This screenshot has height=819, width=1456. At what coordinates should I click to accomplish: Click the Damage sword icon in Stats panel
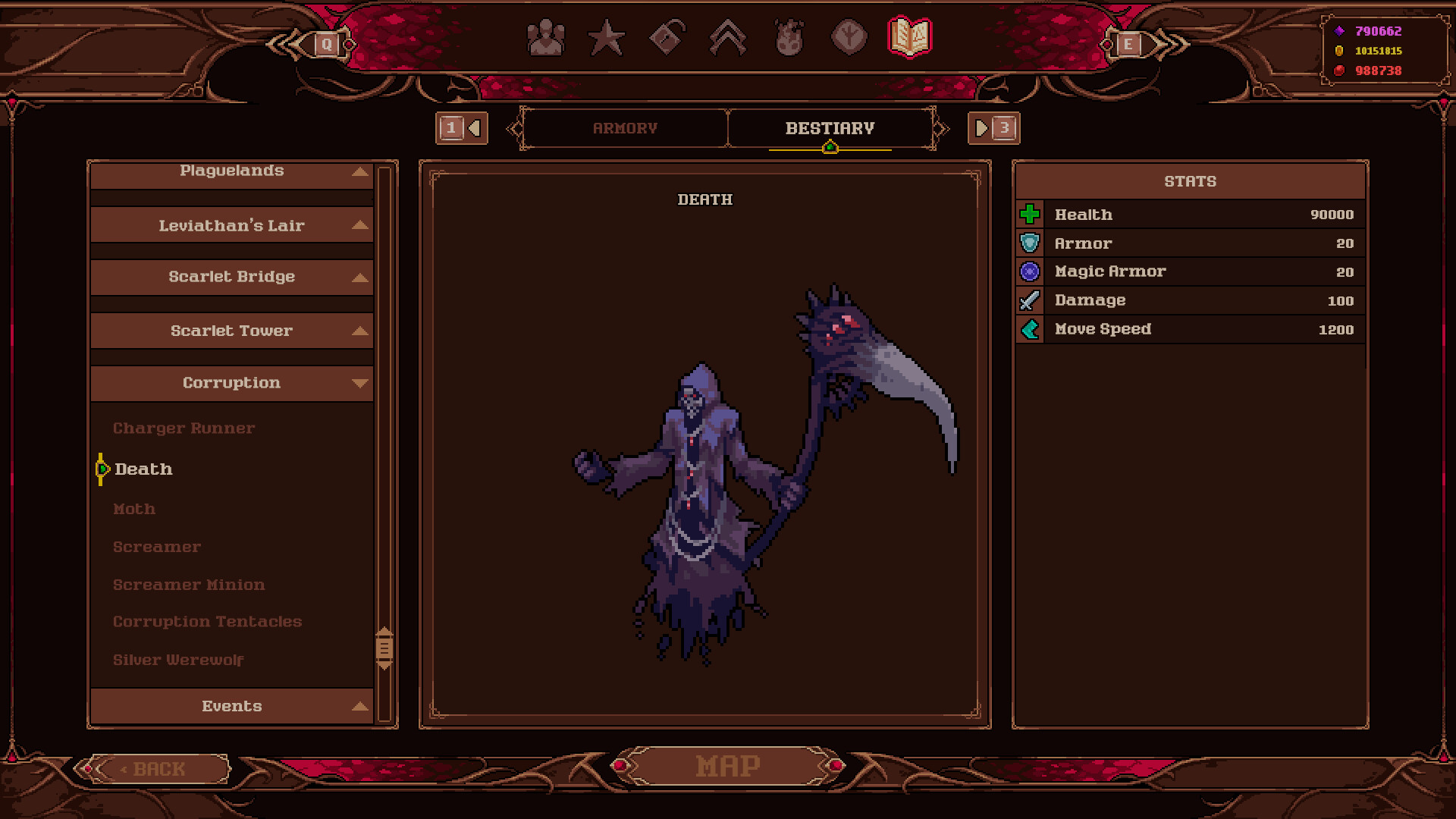(x=1030, y=300)
